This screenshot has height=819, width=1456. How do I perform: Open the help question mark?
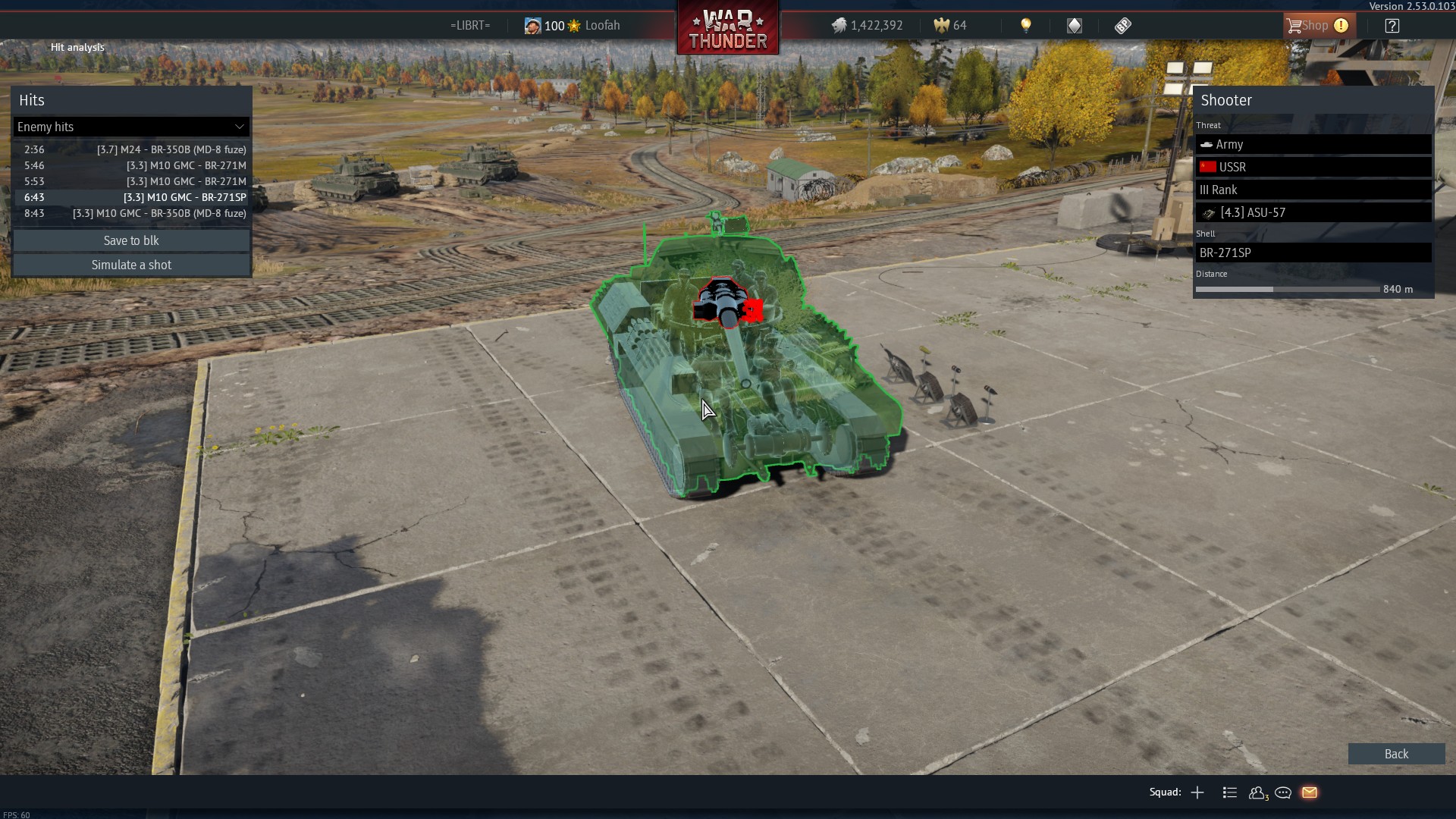point(1392,26)
